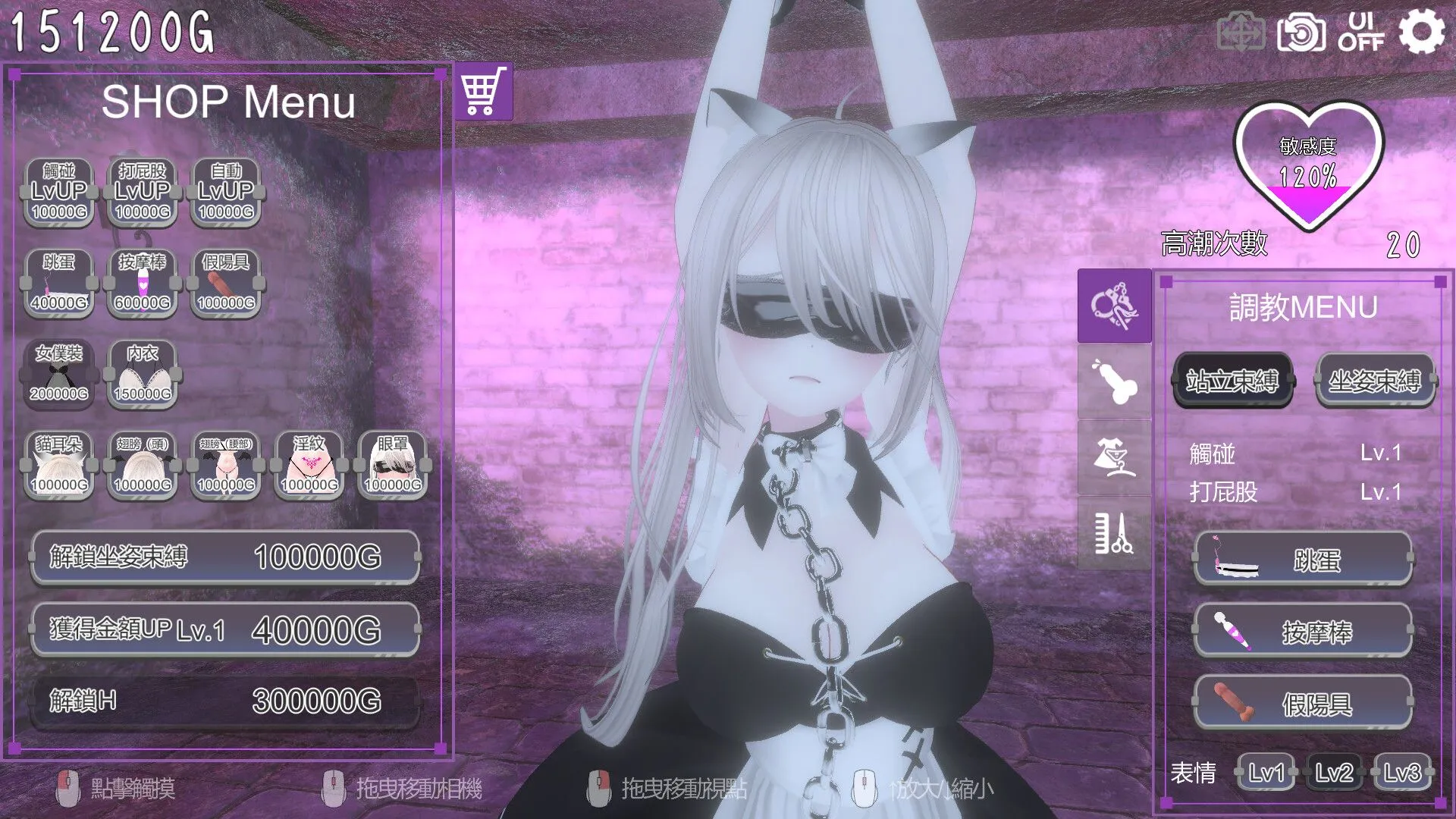Open the comb and scissors tab
Image resolution: width=1456 pixels, height=819 pixels.
point(1113,533)
